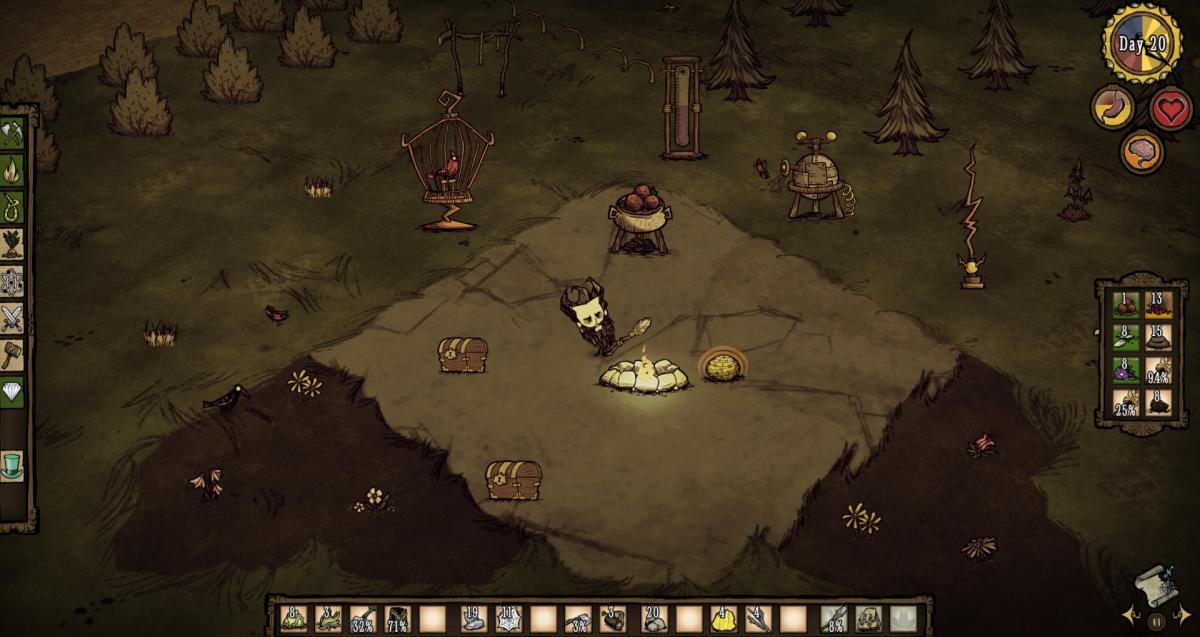The image size is (1200, 637).
Task: Pick the spider silk stack of 11
Action: (x=506, y=619)
